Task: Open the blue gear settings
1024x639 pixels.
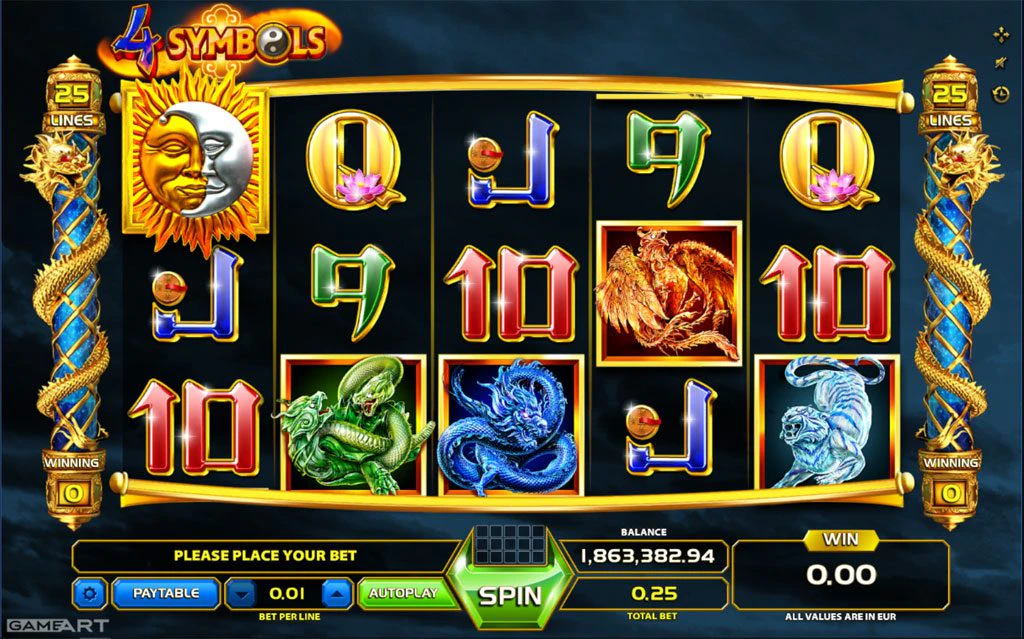Action: tap(89, 594)
